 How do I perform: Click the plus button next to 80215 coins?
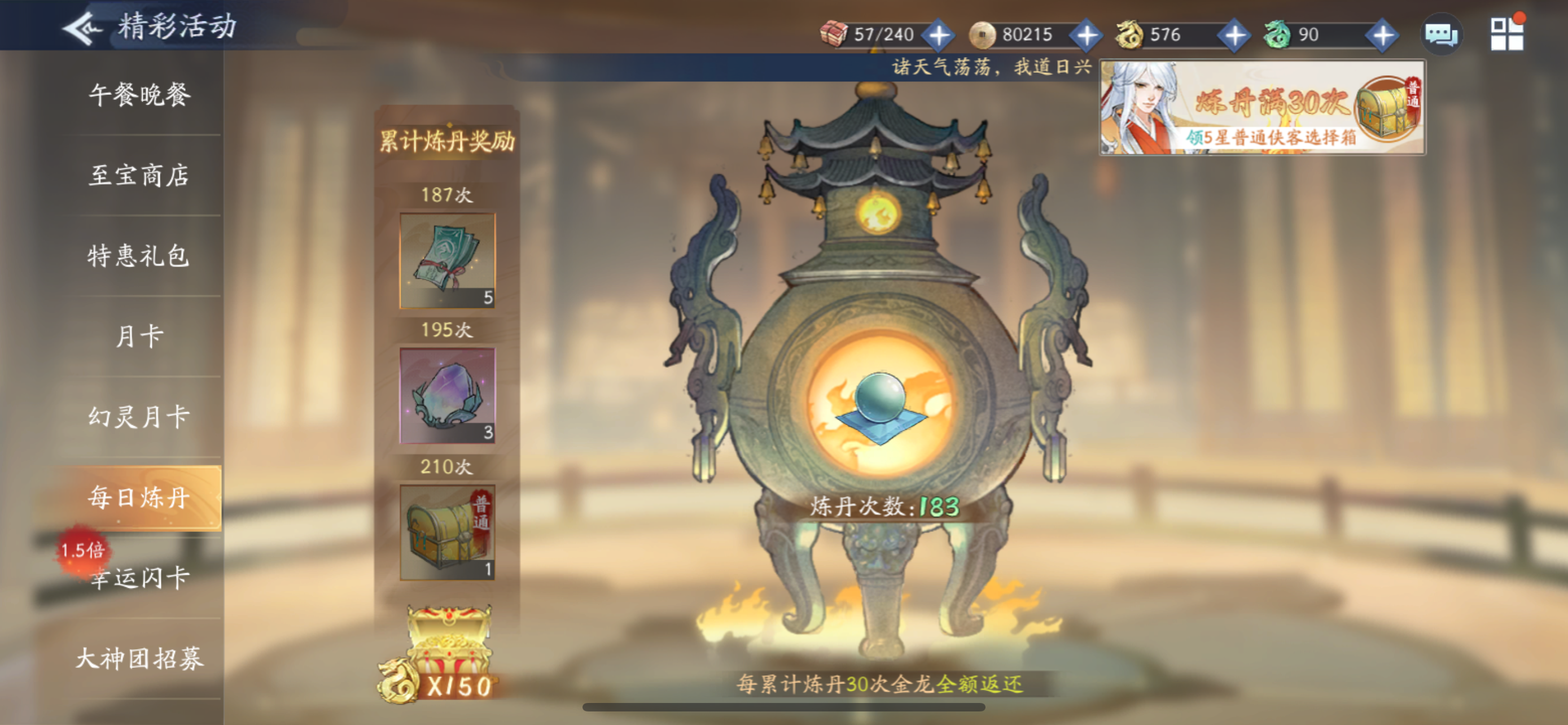[1088, 34]
